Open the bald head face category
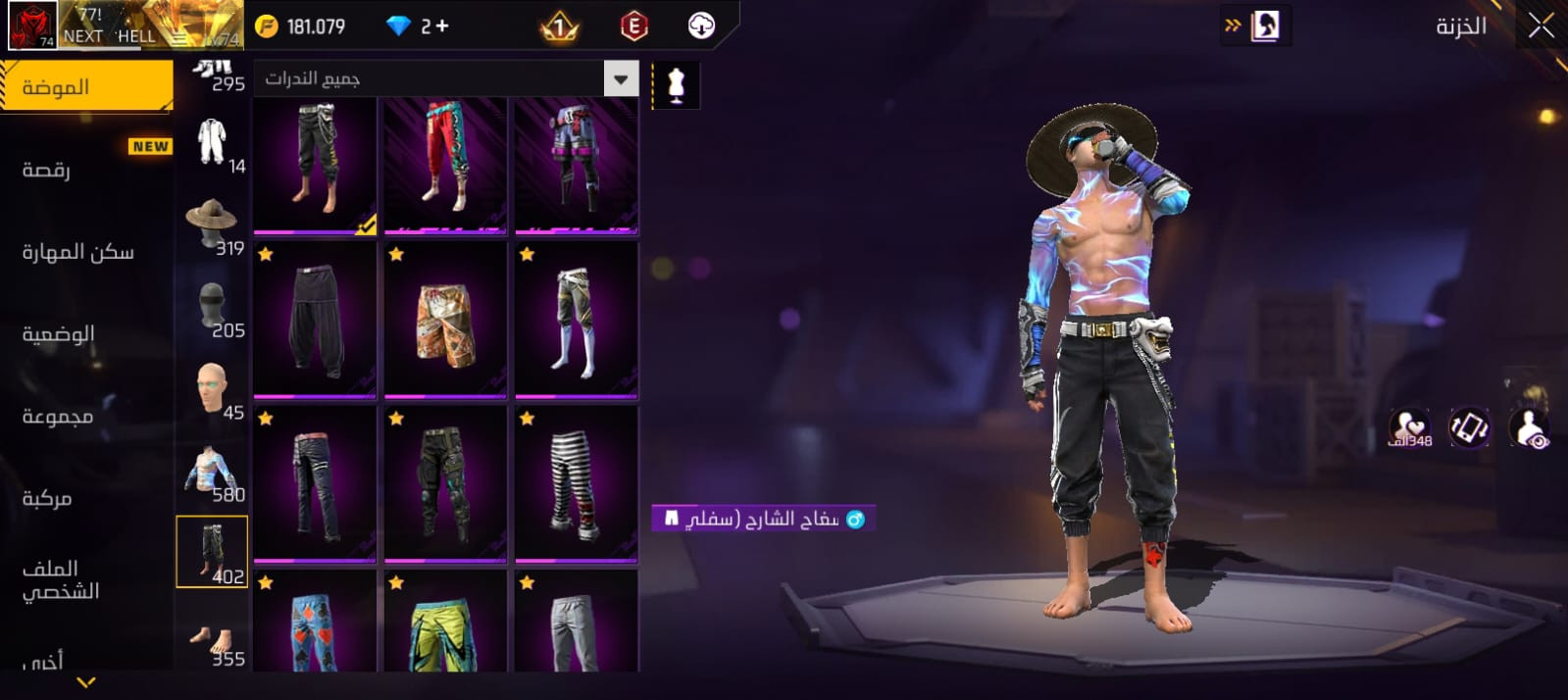The width and height of the screenshot is (1568, 700). [212, 389]
